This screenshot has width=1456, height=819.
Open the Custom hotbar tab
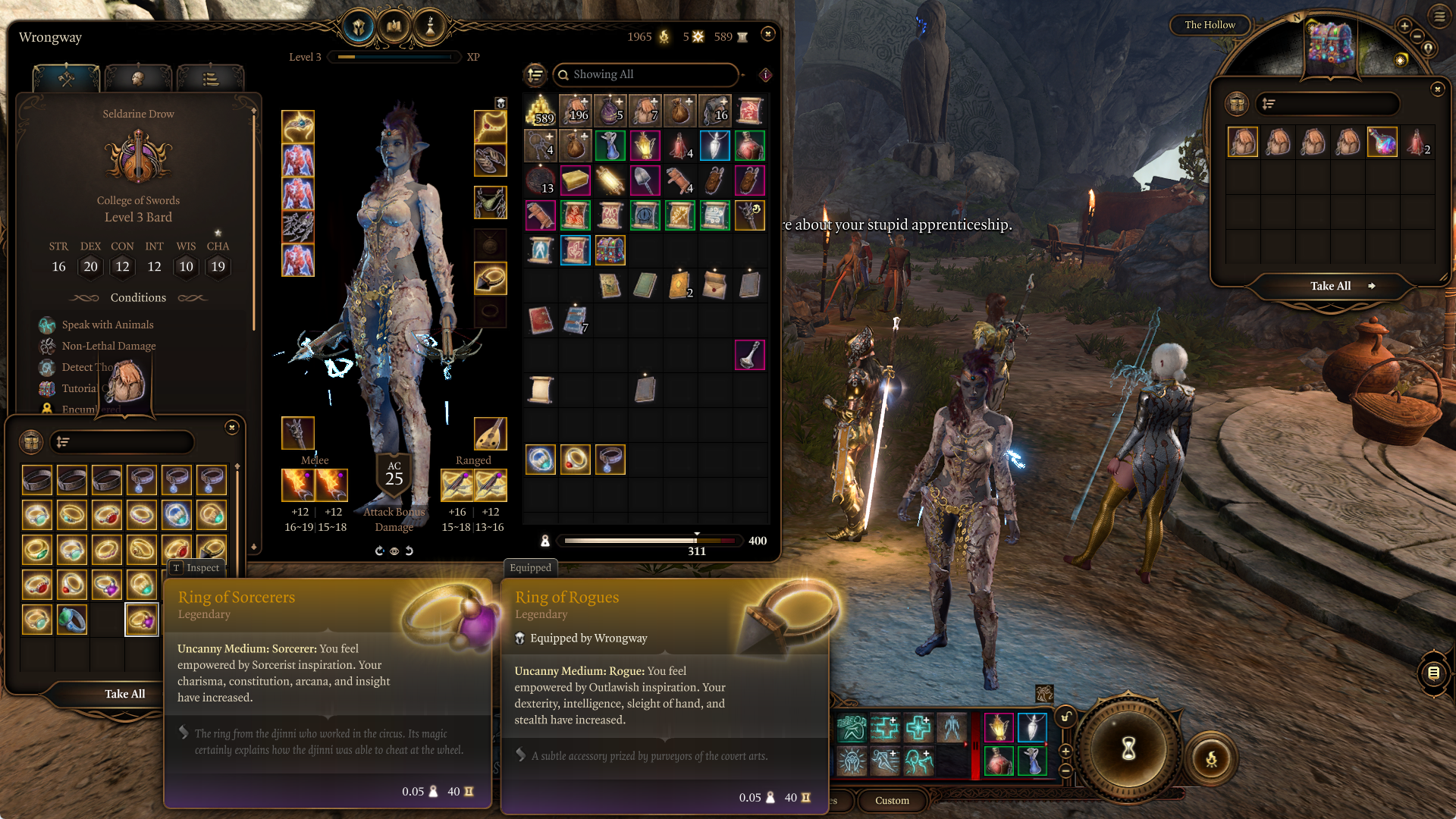892,801
